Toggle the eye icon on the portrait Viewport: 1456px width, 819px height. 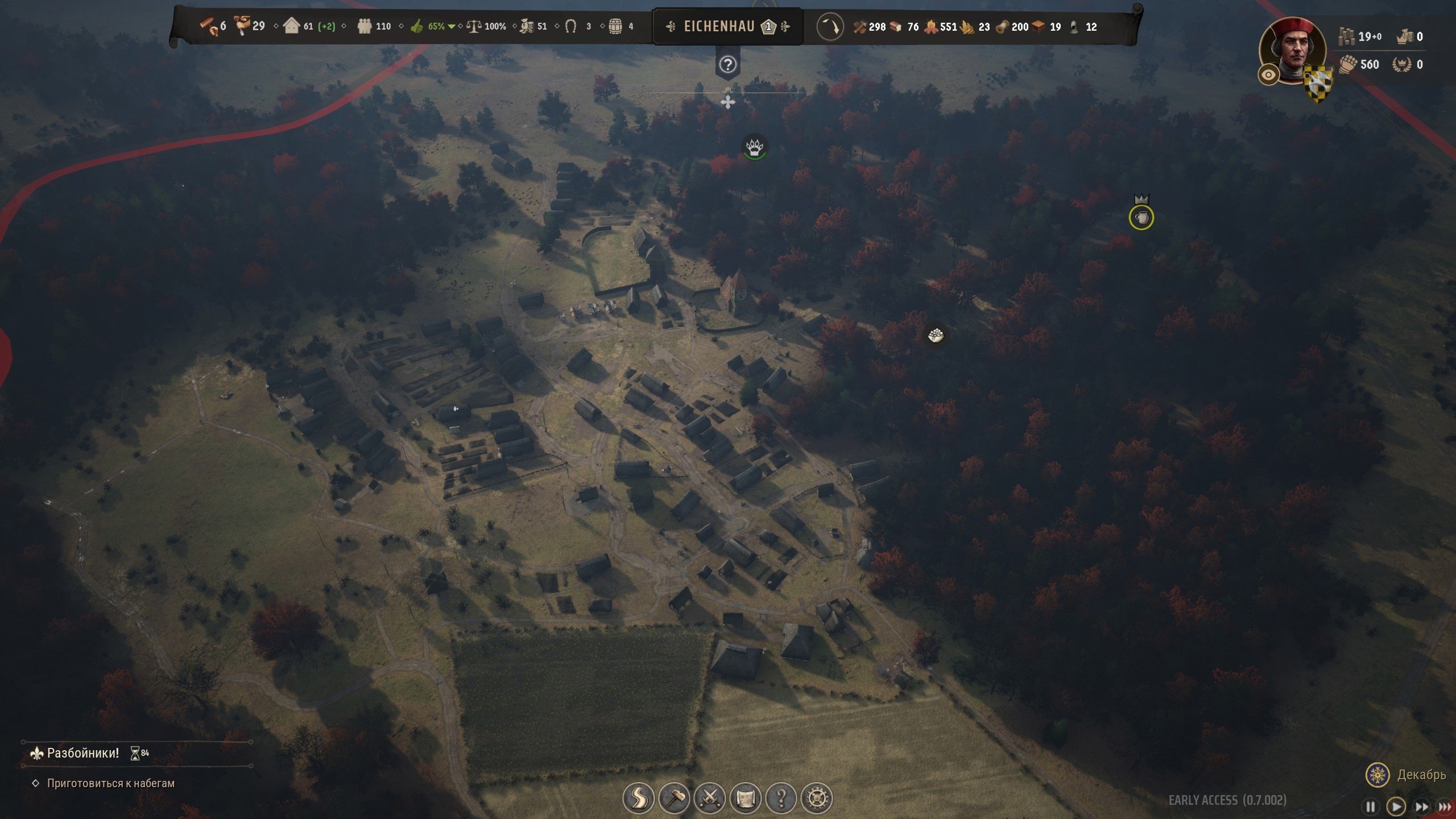click(1268, 75)
